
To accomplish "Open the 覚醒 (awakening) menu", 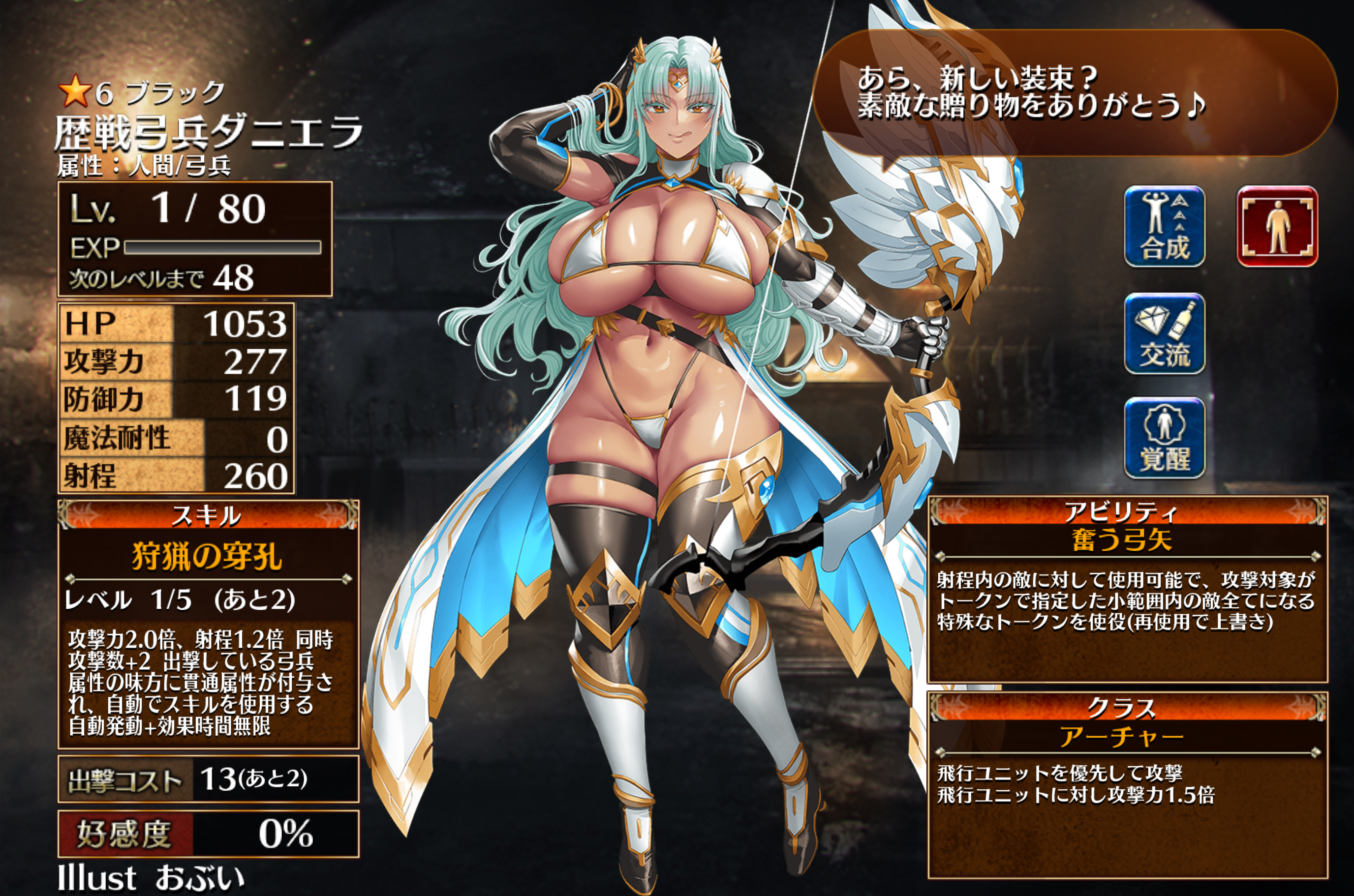I will [1164, 438].
